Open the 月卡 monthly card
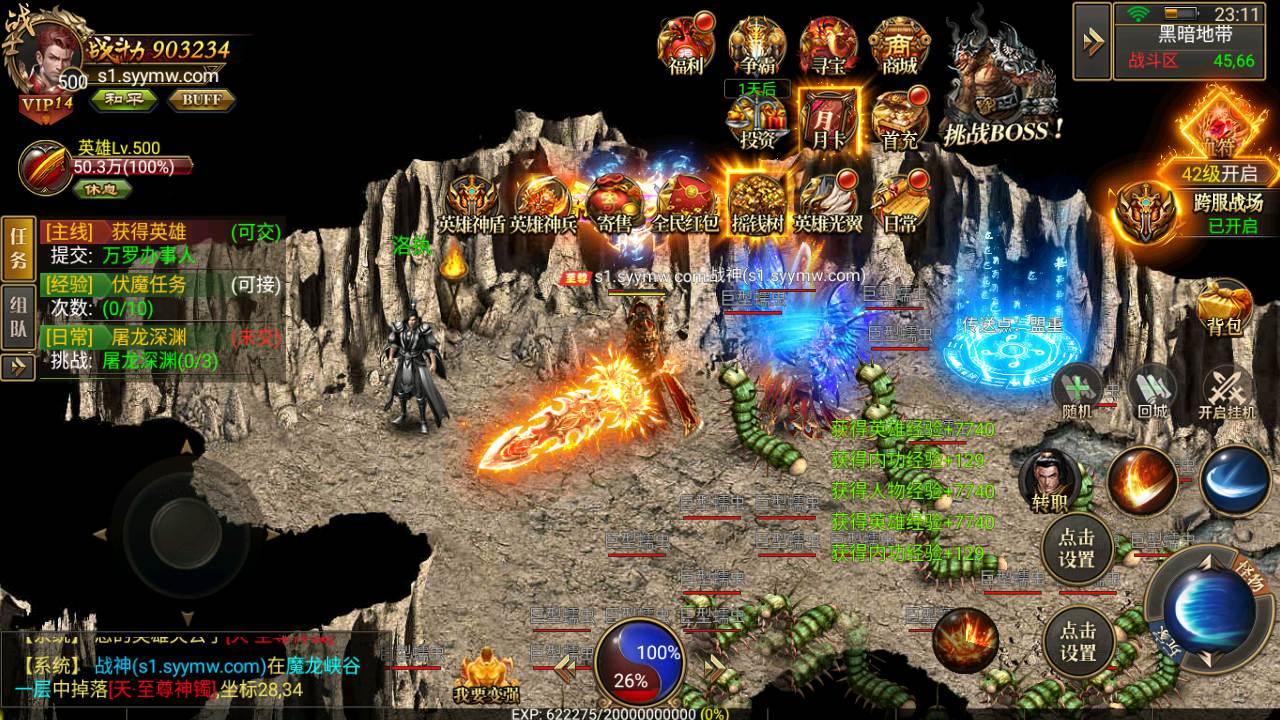1280x720 pixels. (828, 120)
